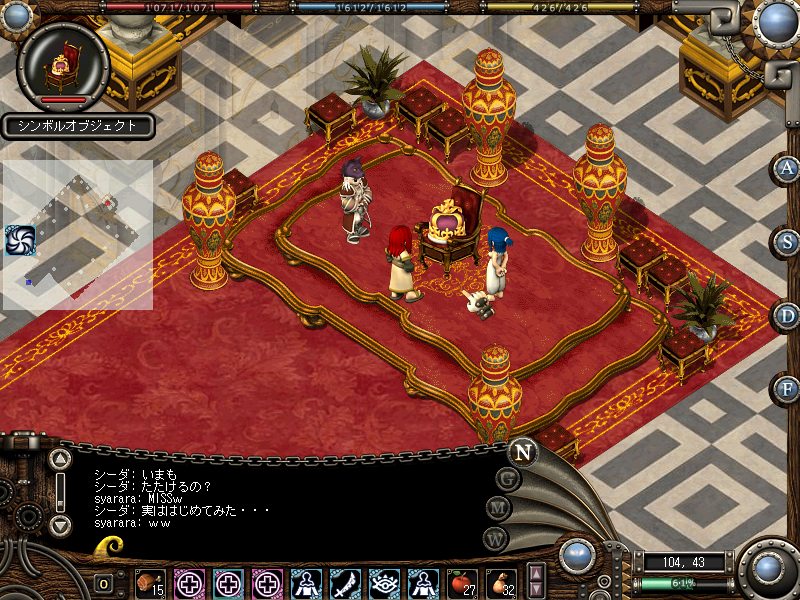Image resolution: width=800 pixels, height=600 pixels.
Task: Click the chat log up arrow
Action: pyautogui.click(x=60, y=461)
